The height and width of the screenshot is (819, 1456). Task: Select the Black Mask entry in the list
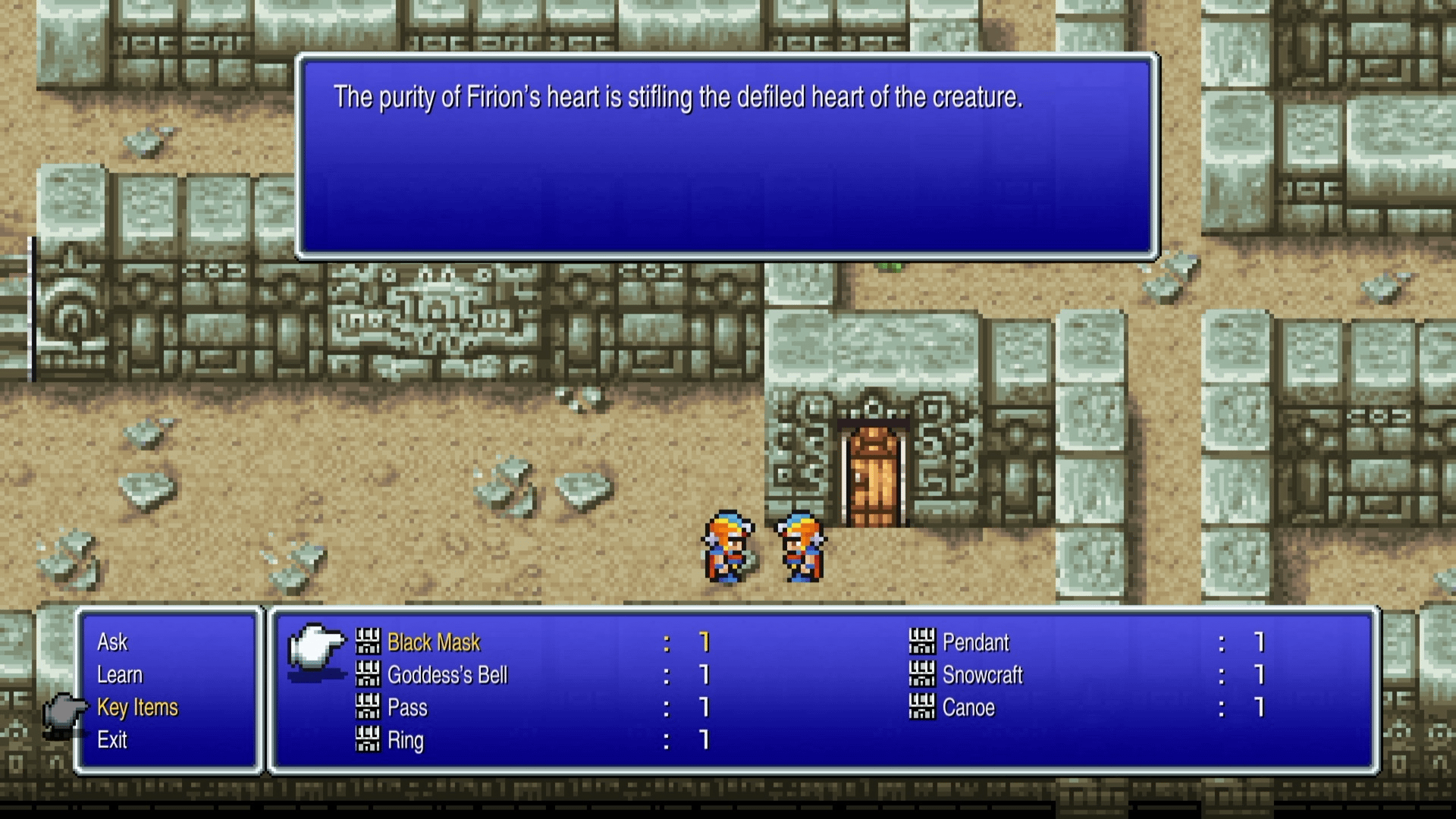[432, 642]
